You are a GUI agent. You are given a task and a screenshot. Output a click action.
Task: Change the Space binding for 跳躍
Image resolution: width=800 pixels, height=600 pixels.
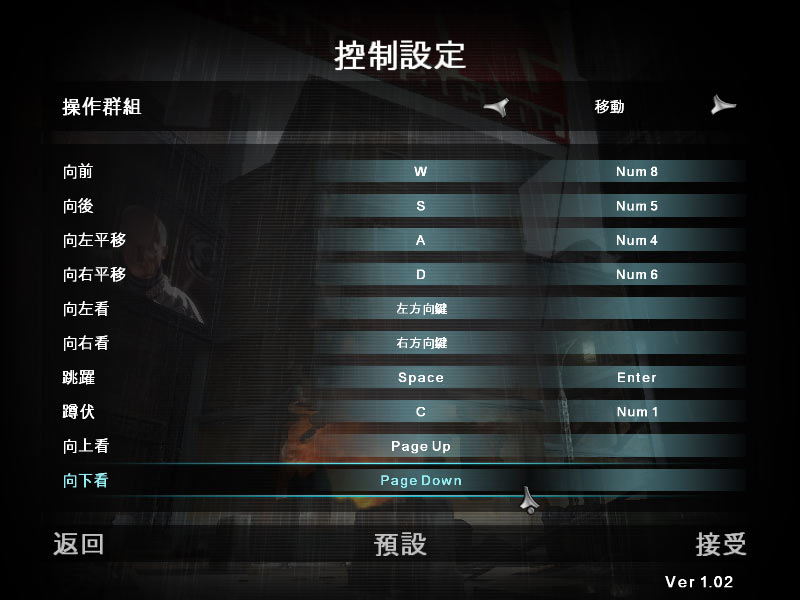421,377
